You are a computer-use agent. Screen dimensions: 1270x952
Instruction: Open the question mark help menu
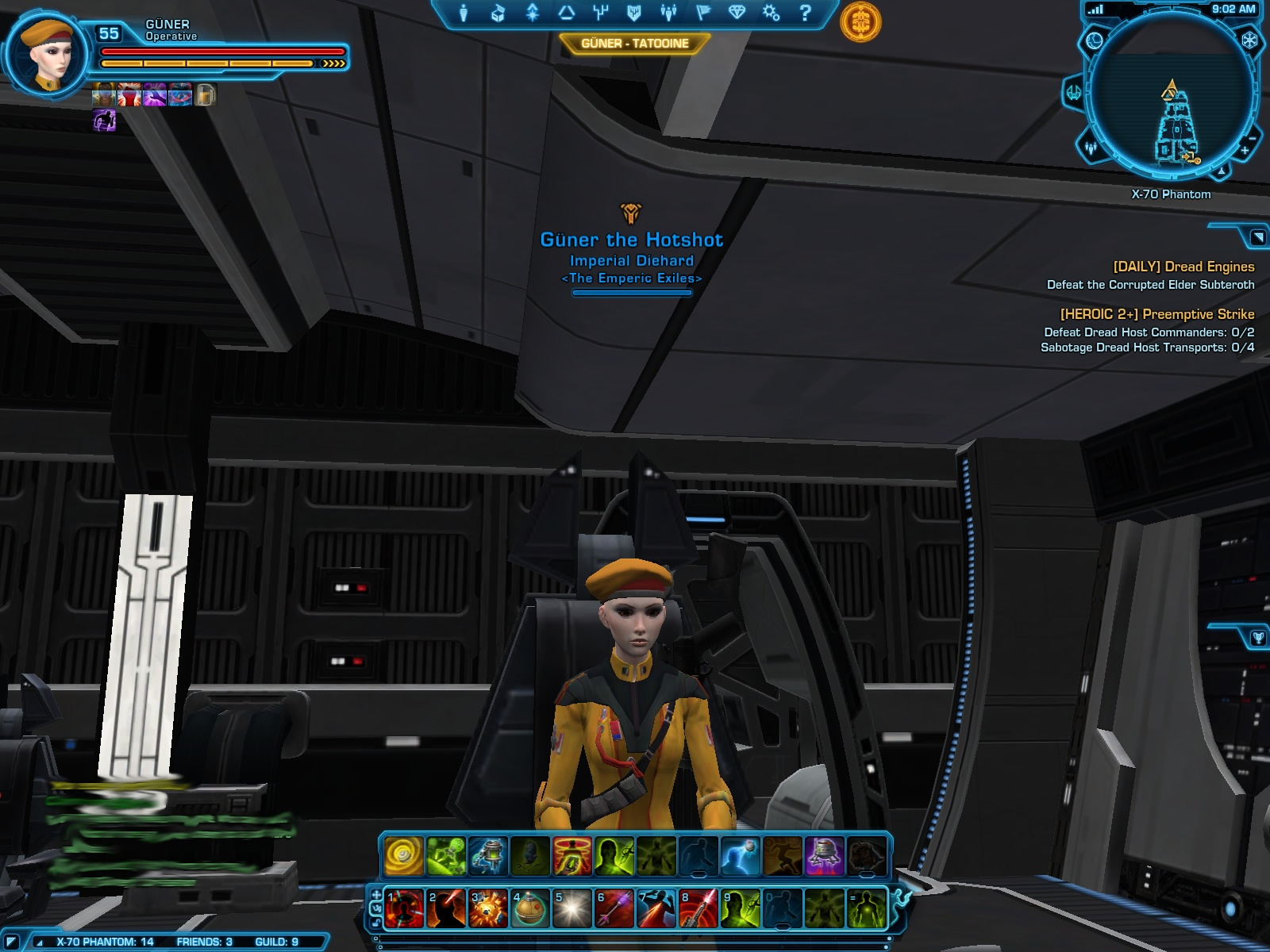tap(805, 13)
